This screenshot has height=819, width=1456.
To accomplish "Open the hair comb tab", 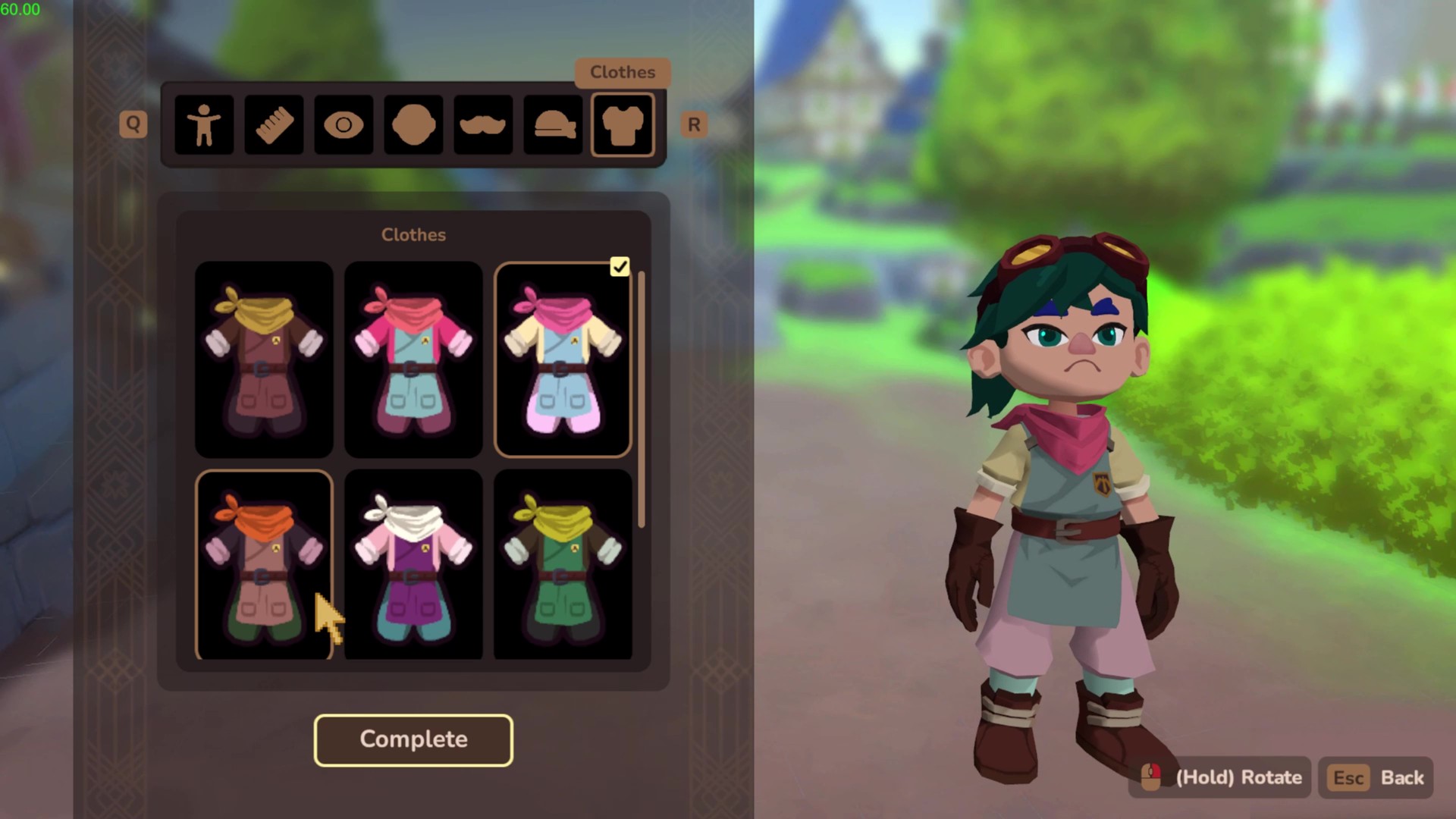I will [274, 125].
